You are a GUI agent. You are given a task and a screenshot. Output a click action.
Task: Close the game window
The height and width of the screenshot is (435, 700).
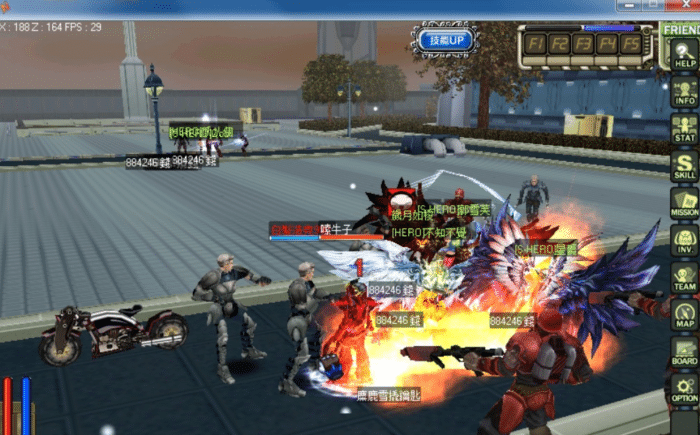click(686, 5)
